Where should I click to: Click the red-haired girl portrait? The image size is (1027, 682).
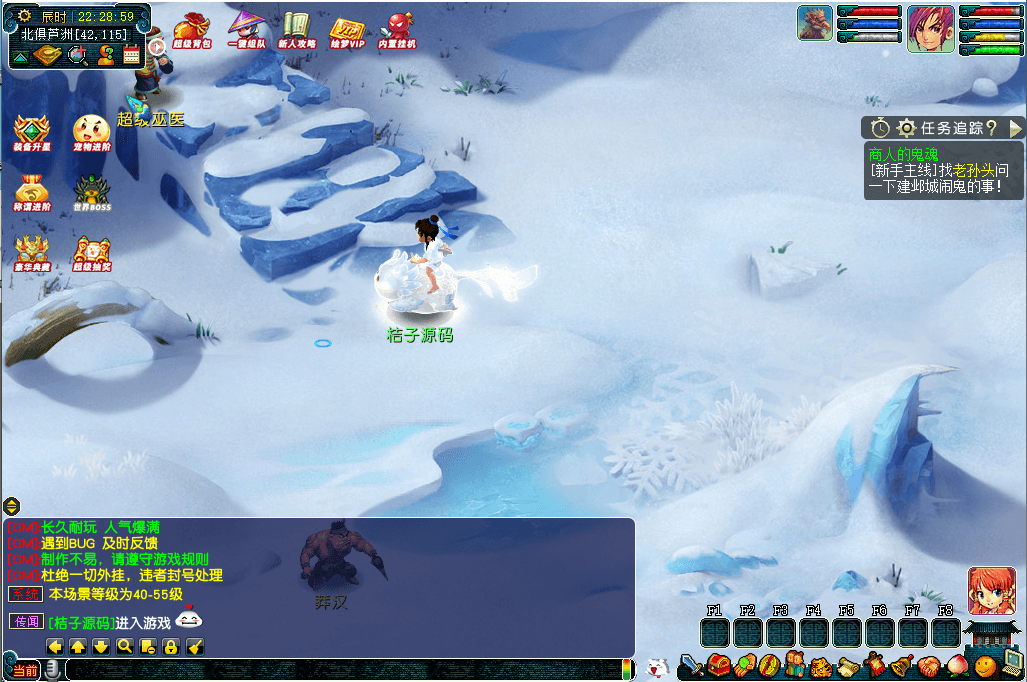[x=991, y=590]
